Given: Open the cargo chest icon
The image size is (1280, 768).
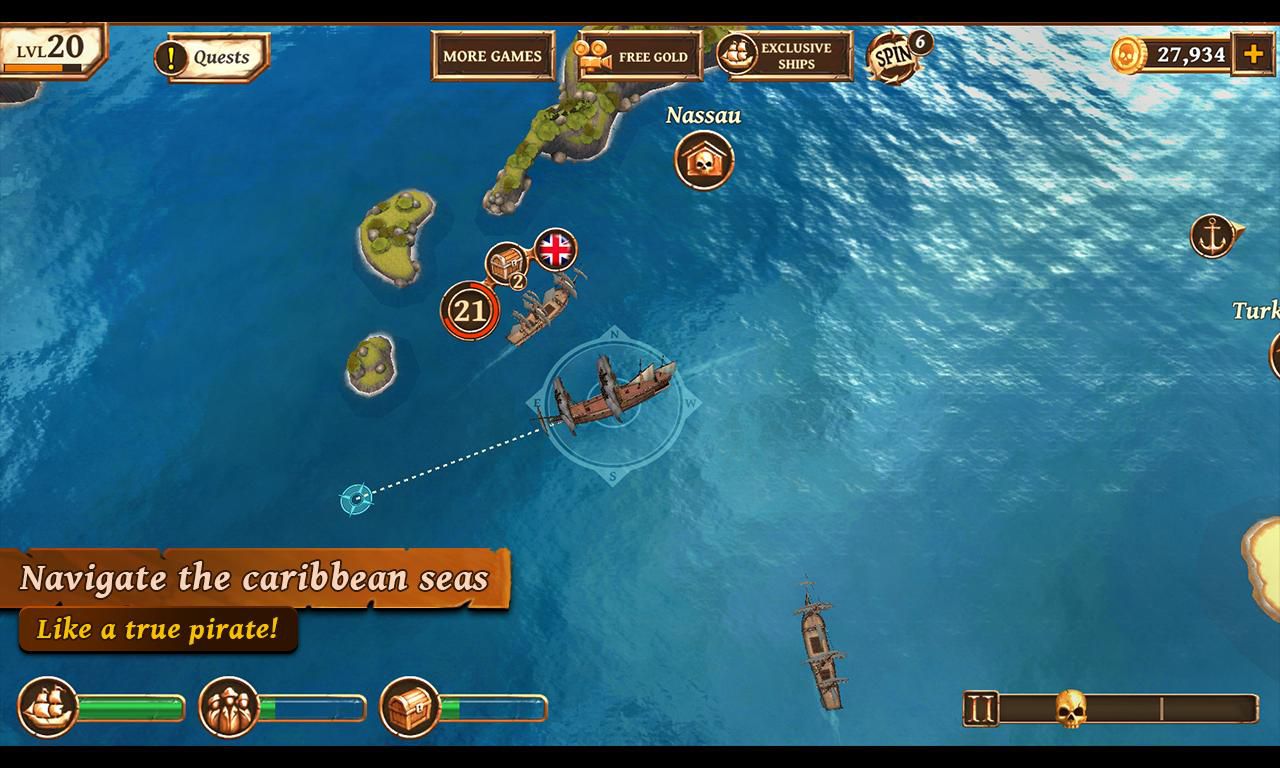Looking at the screenshot, I should [410, 707].
